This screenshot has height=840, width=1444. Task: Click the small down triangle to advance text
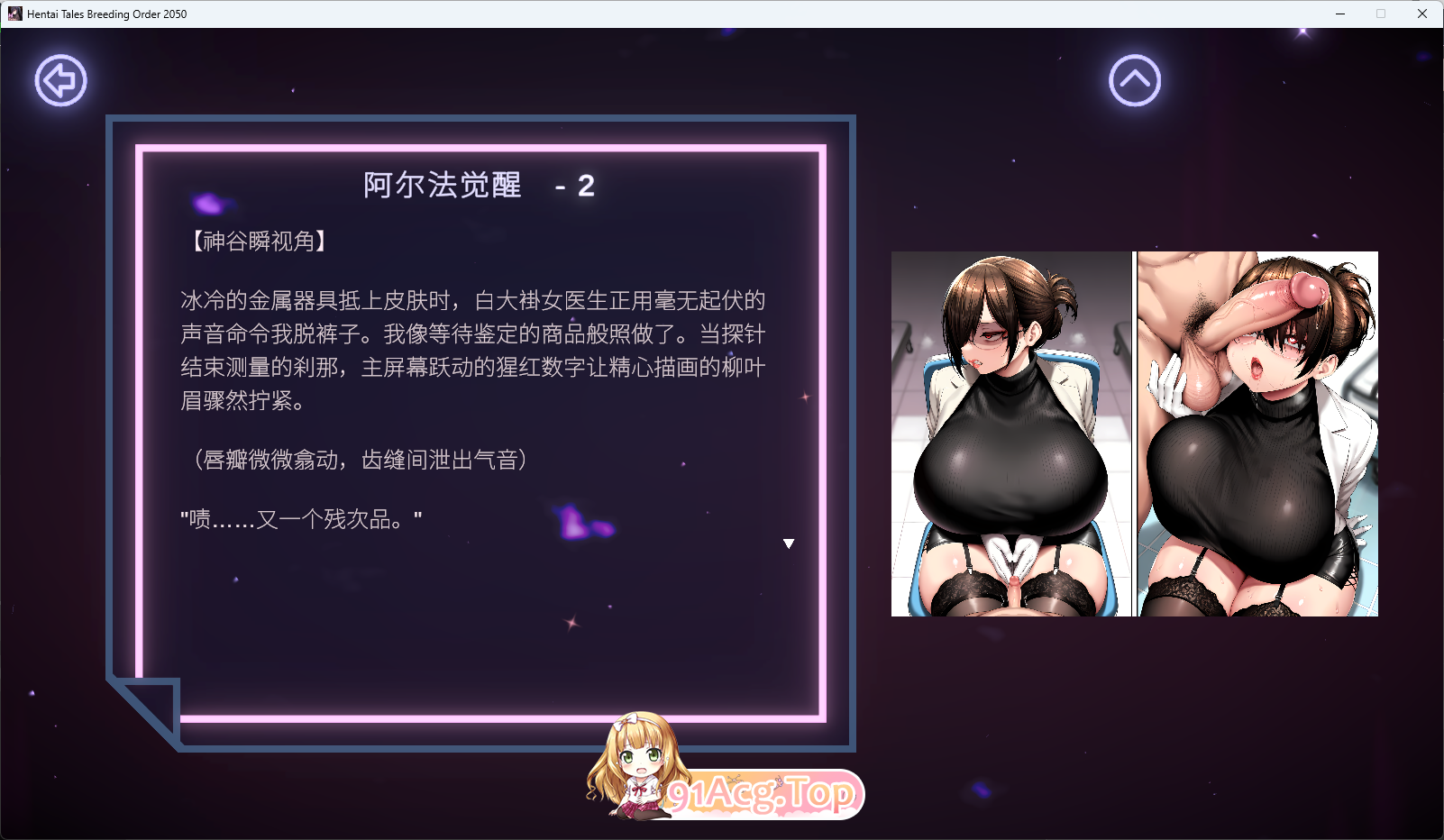click(x=789, y=543)
